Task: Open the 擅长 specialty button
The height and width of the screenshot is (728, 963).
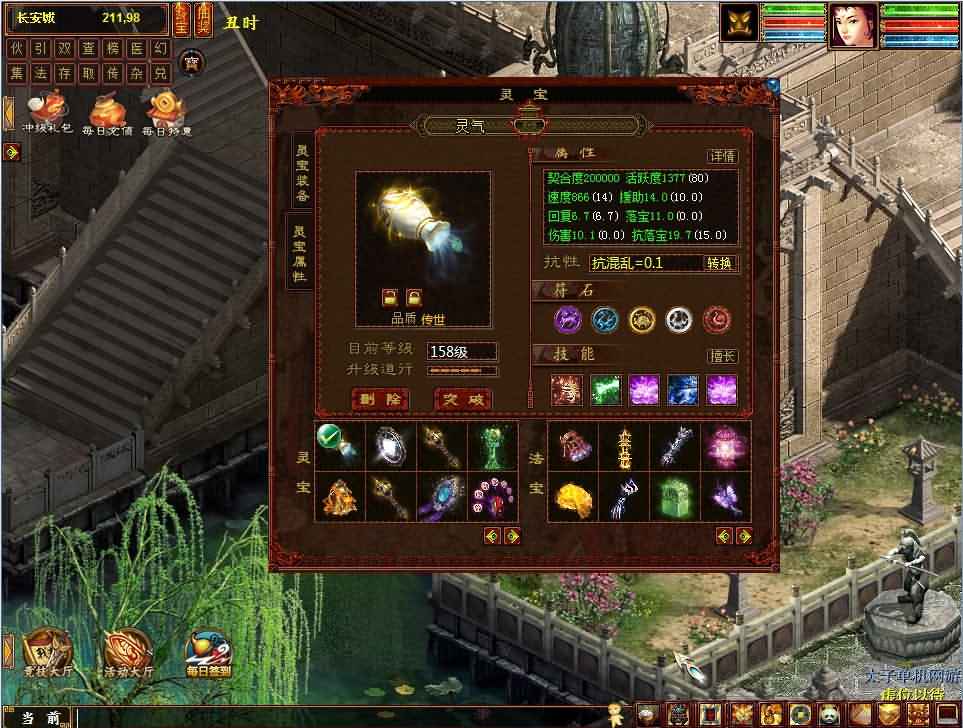Action: [722, 356]
